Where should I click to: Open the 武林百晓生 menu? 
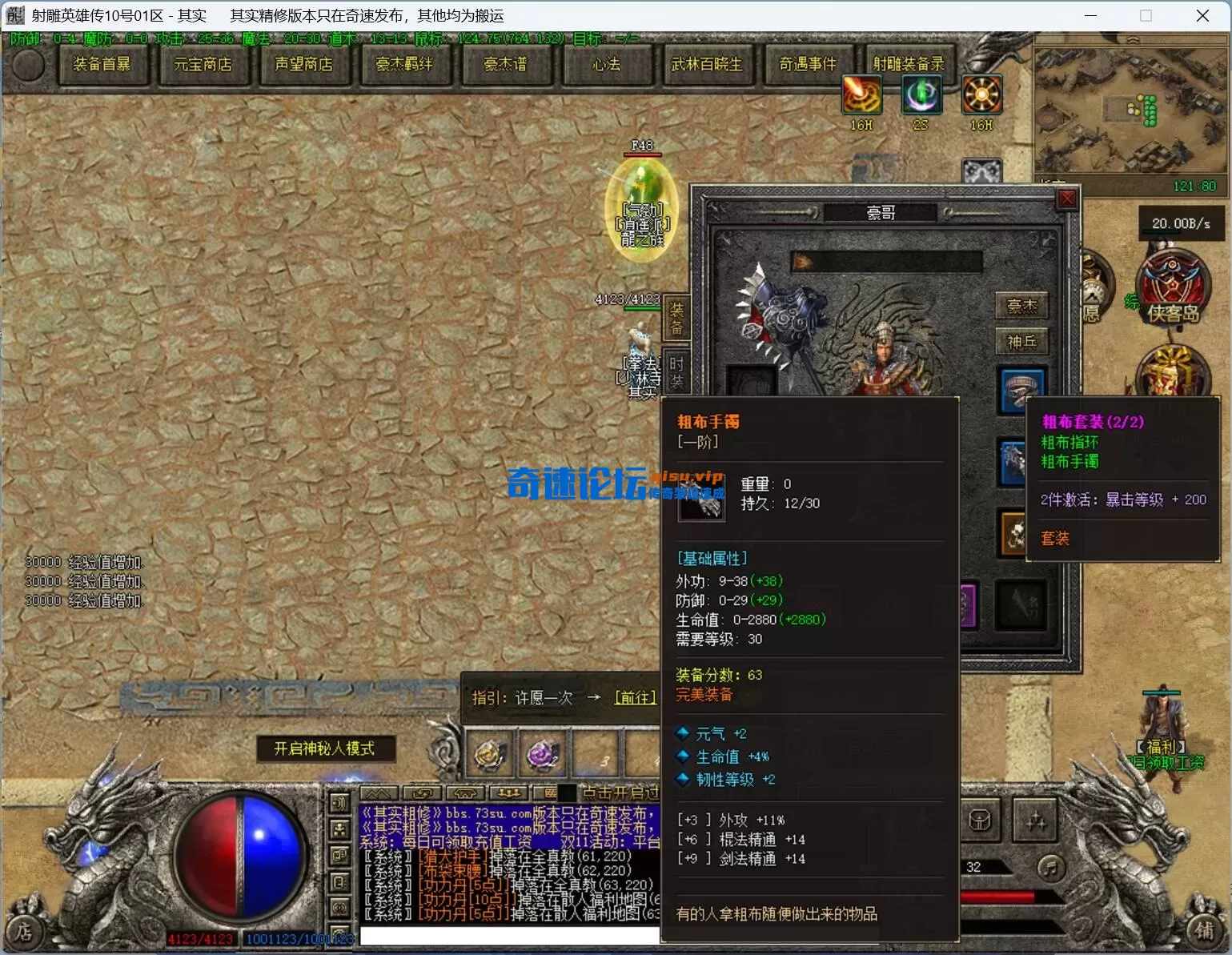[x=707, y=65]
